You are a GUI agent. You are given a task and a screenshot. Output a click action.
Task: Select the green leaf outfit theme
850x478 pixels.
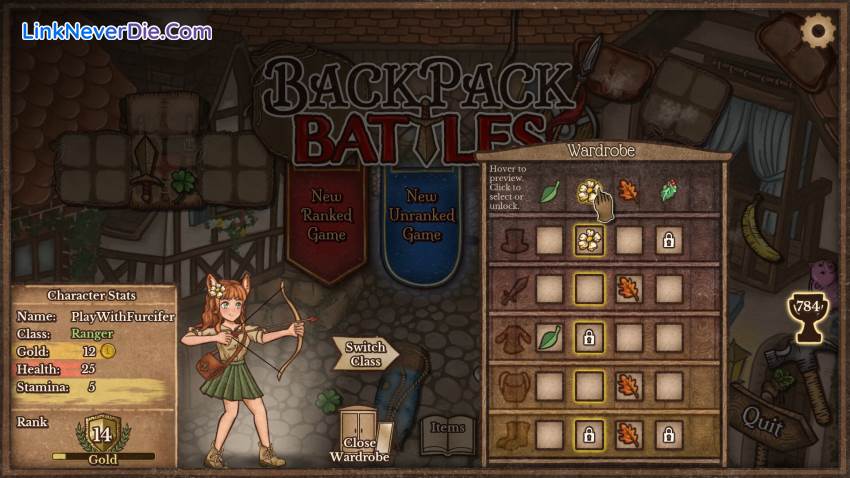pos(549,191)
